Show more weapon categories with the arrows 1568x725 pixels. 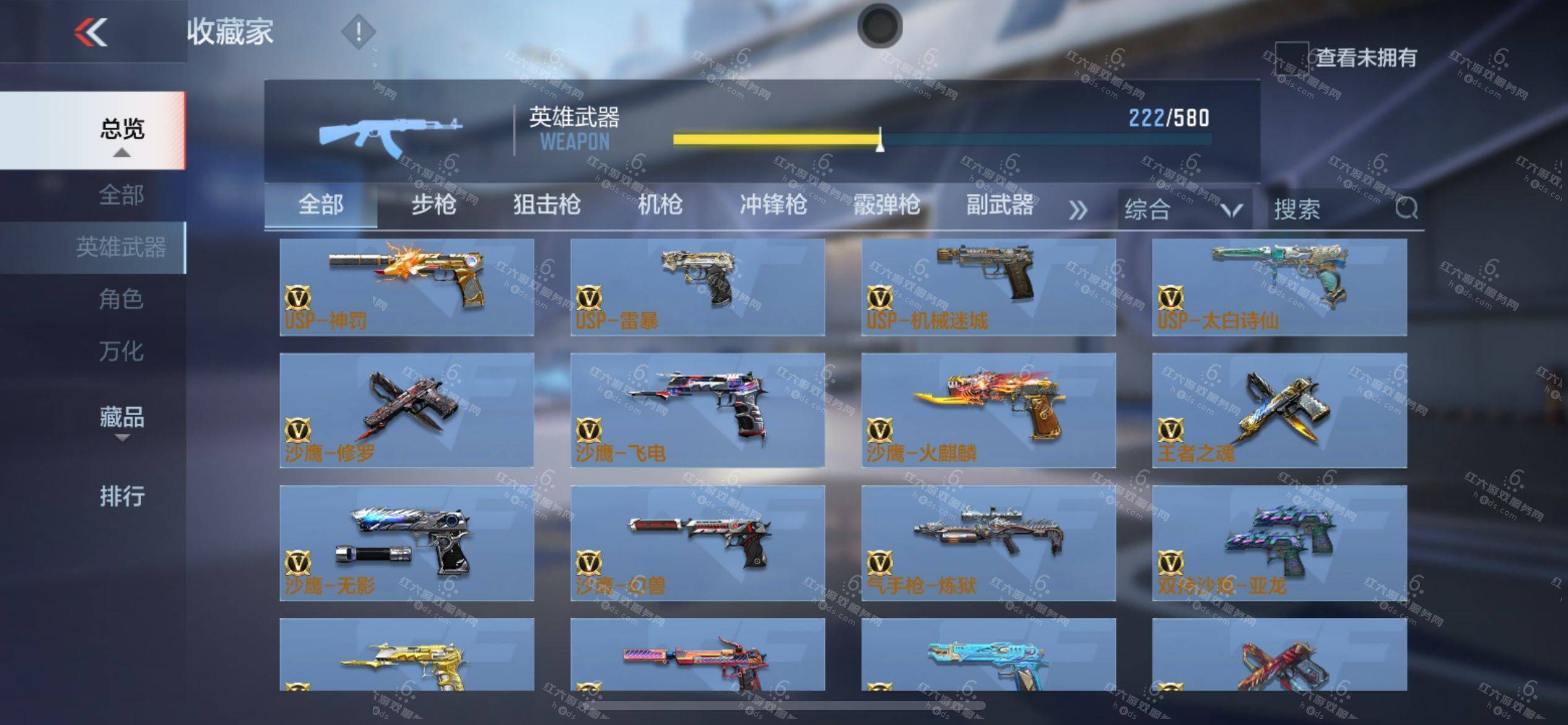(x=1078, y=210)
